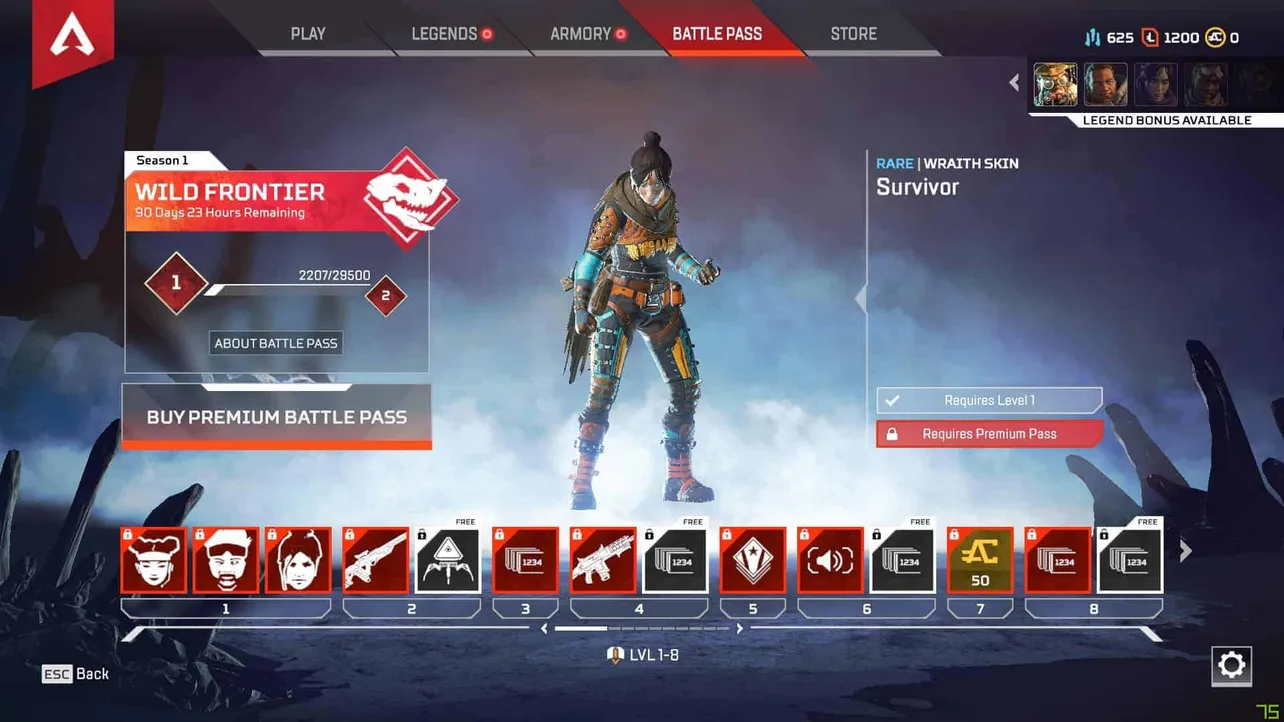Click Buy Premium Battle Pass

(275, 417)
